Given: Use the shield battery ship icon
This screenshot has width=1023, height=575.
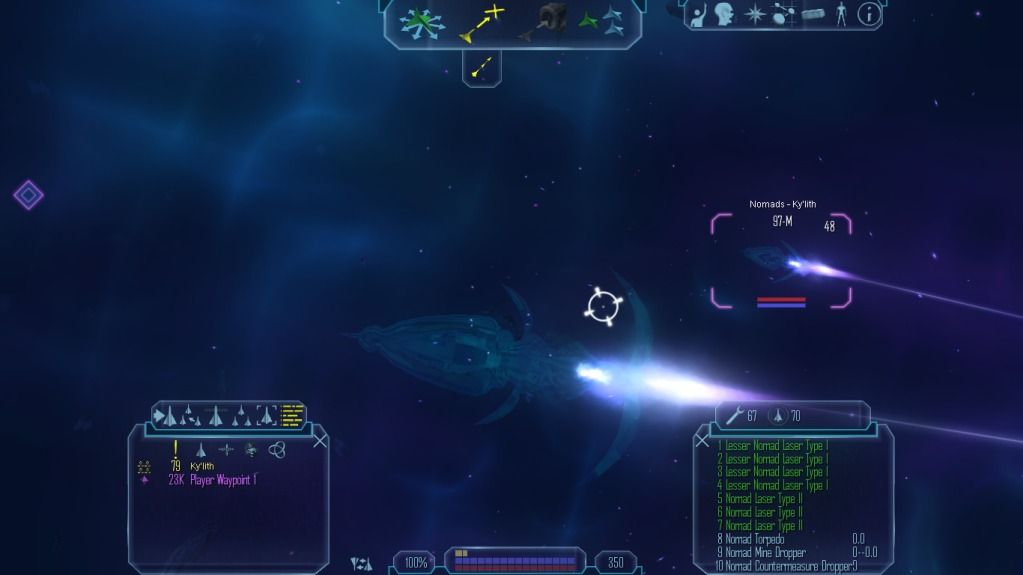Looking at the screenshot, I should 776,416.
